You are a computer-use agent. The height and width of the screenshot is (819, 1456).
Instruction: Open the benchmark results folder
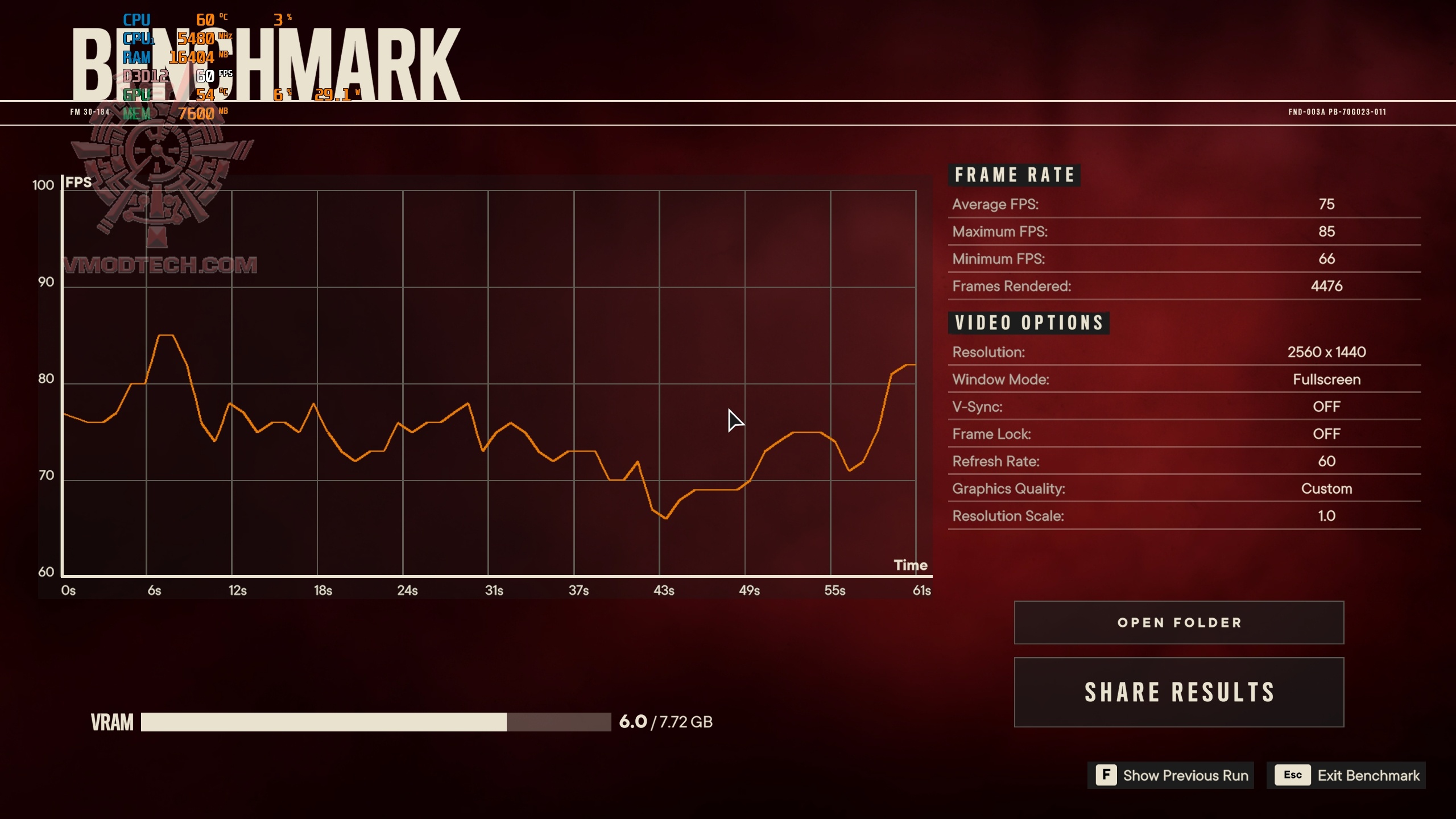pyautogui.click(x=1178, y=622)
